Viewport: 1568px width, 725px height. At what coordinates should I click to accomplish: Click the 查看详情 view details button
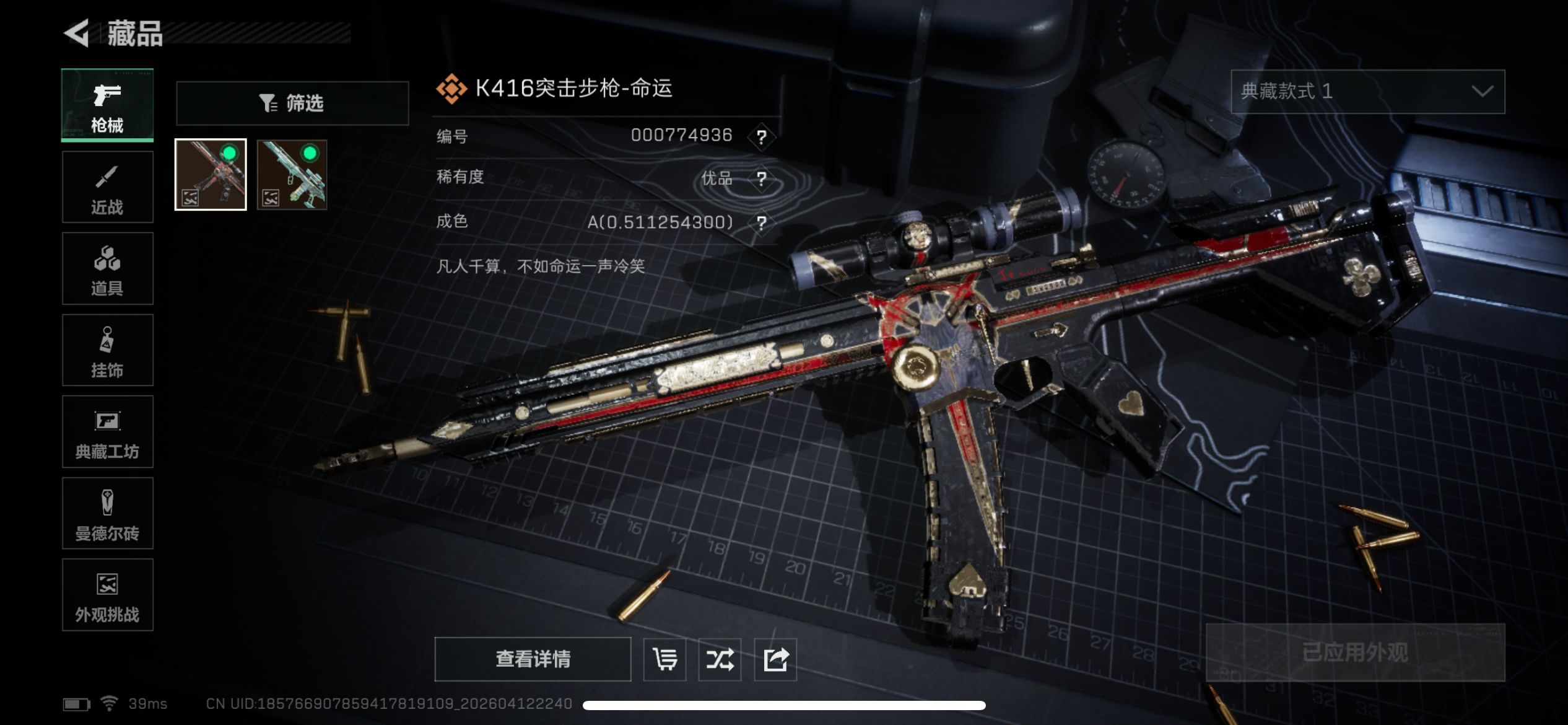pyautogui.click(x=533, y=659)
